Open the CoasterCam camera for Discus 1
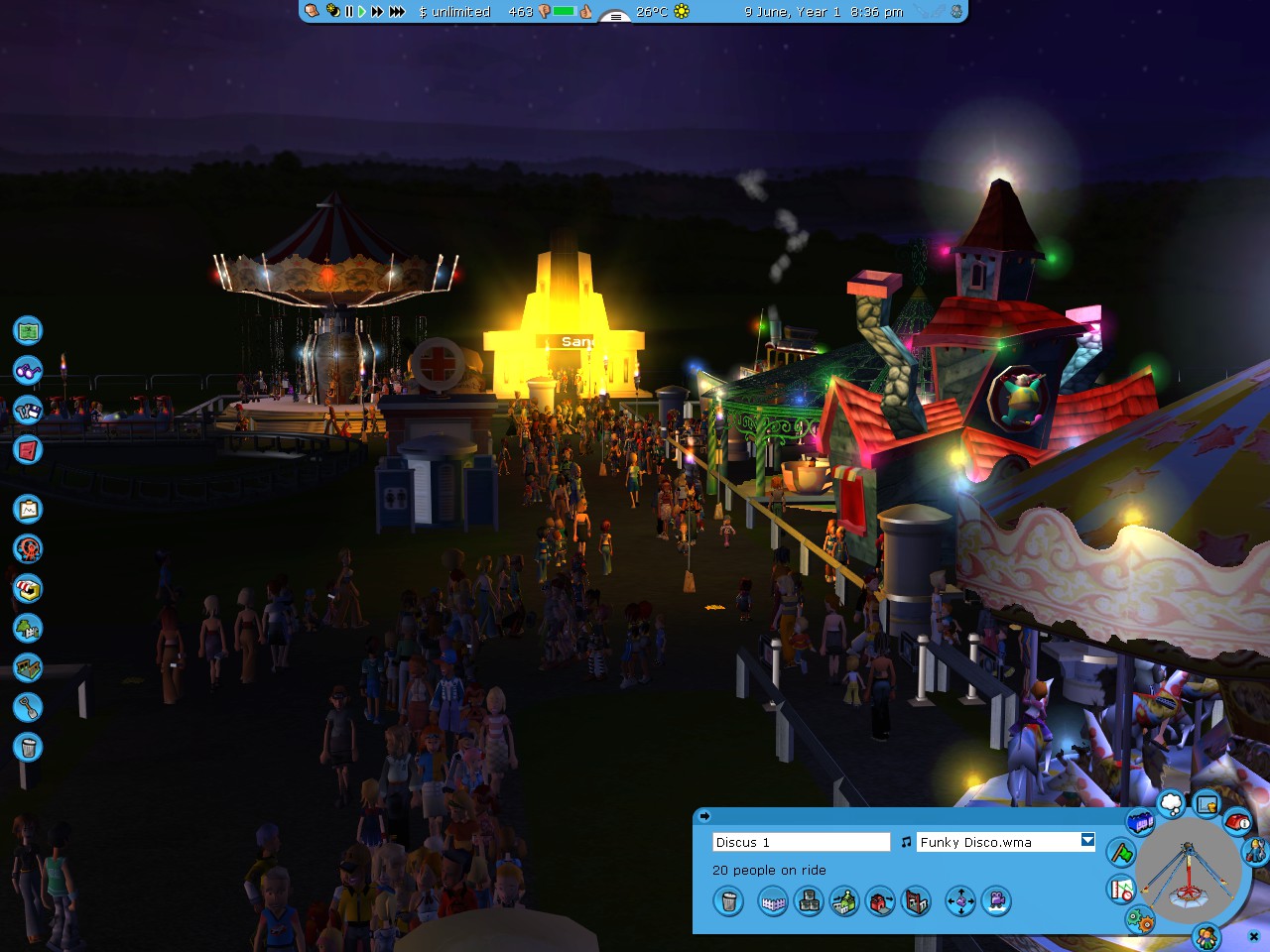1270x952 pixels. pos(997,902)
